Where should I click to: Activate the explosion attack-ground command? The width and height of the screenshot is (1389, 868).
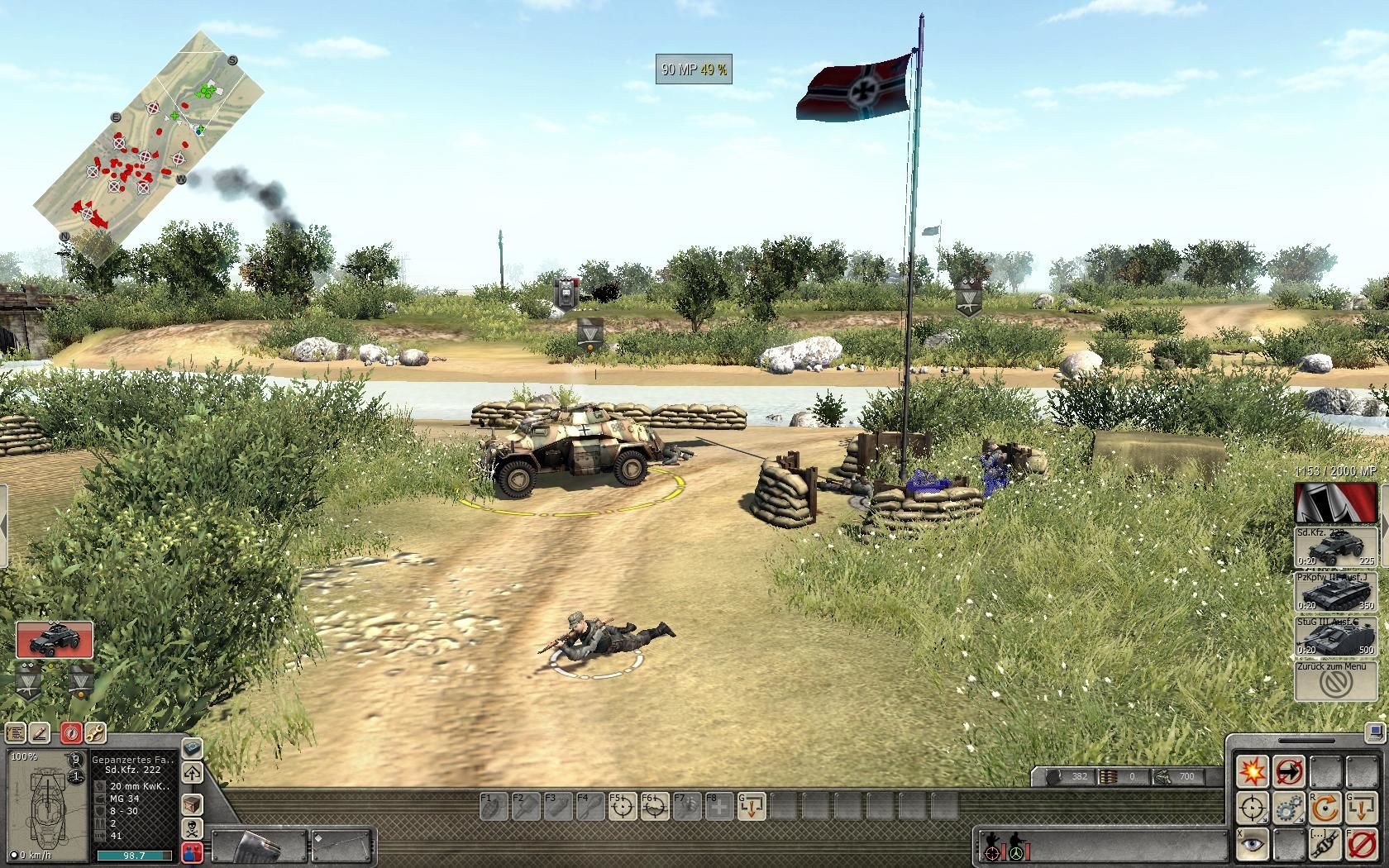click(x=1253, y=771)
